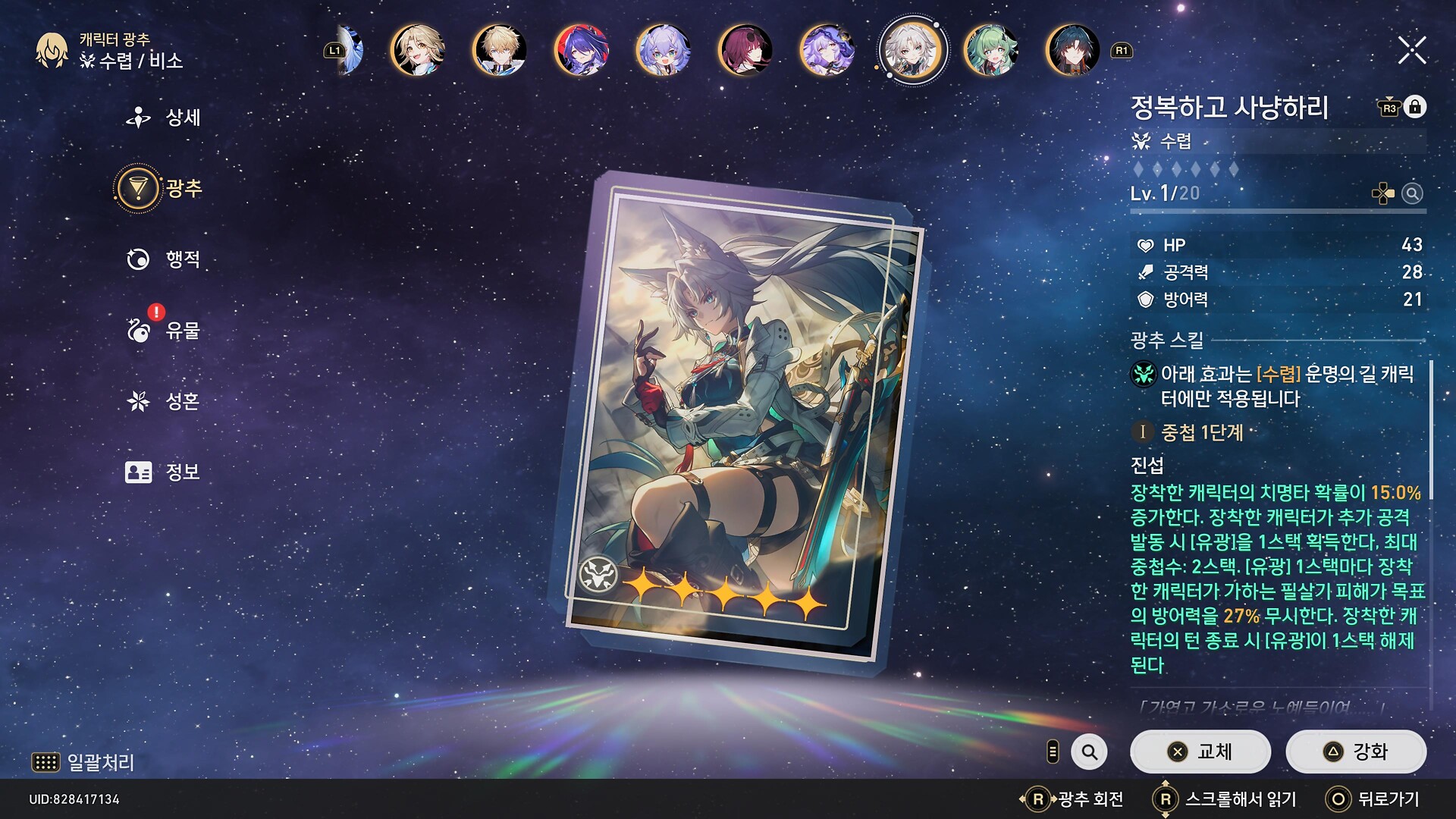Open the 상세 (Details) menu entry
1456x819 pixels.
[x=165, y=118]
